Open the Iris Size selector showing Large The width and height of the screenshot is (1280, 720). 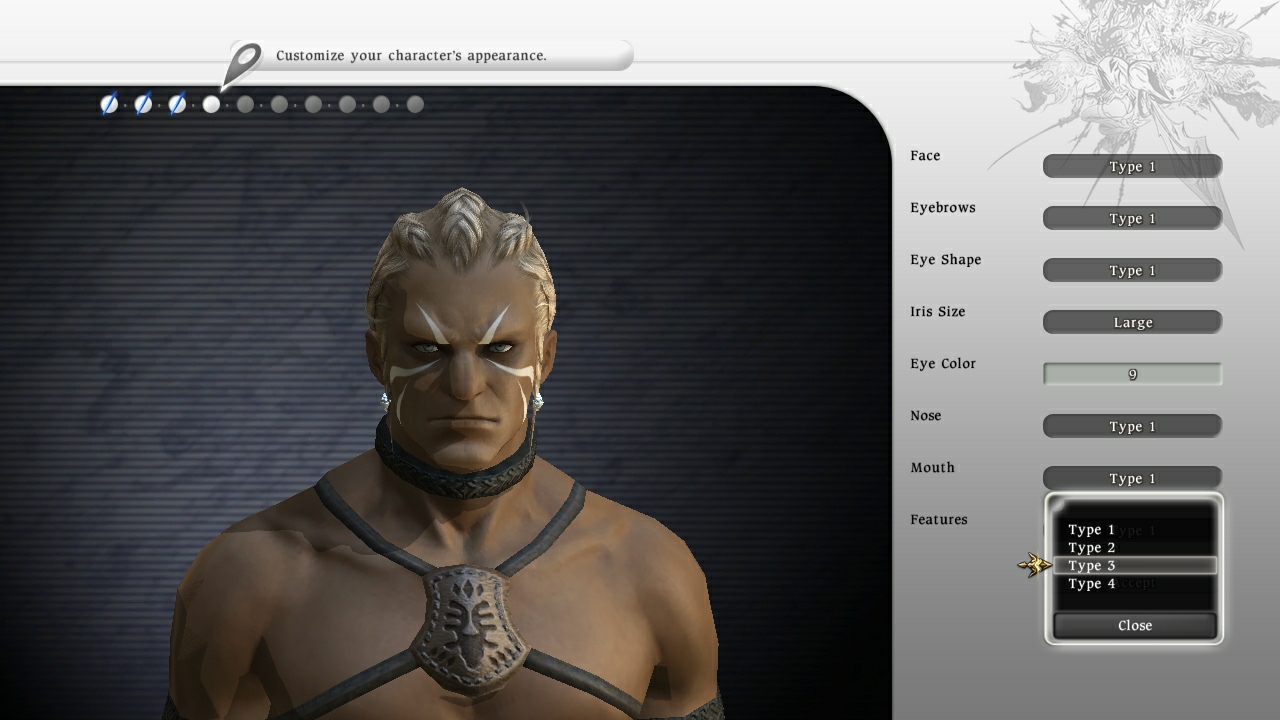click(x=1131, y=322)
